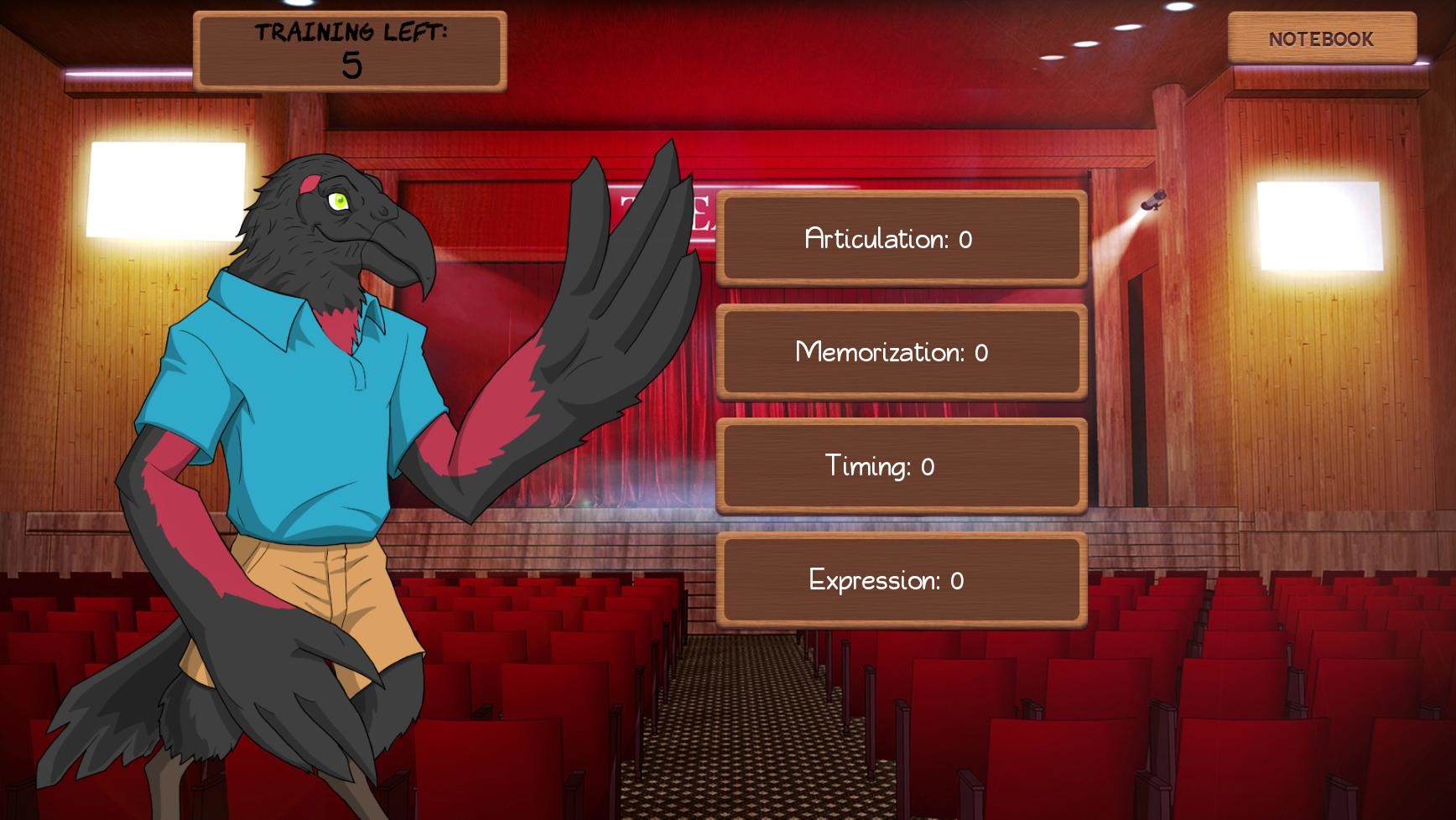Open the Notebook

click(x=1320, y=39)
